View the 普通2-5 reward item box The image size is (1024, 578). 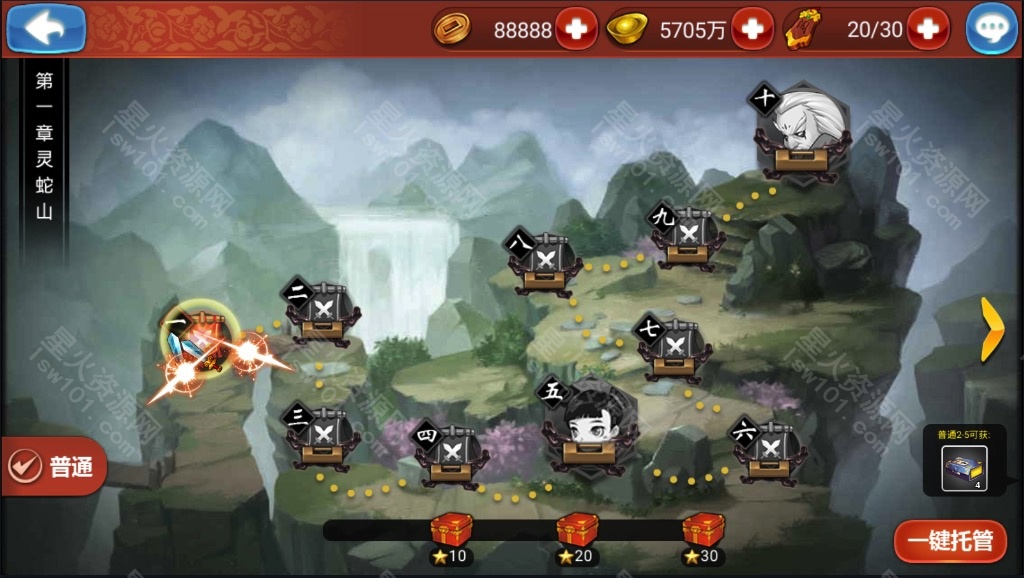tap(965, 466)
